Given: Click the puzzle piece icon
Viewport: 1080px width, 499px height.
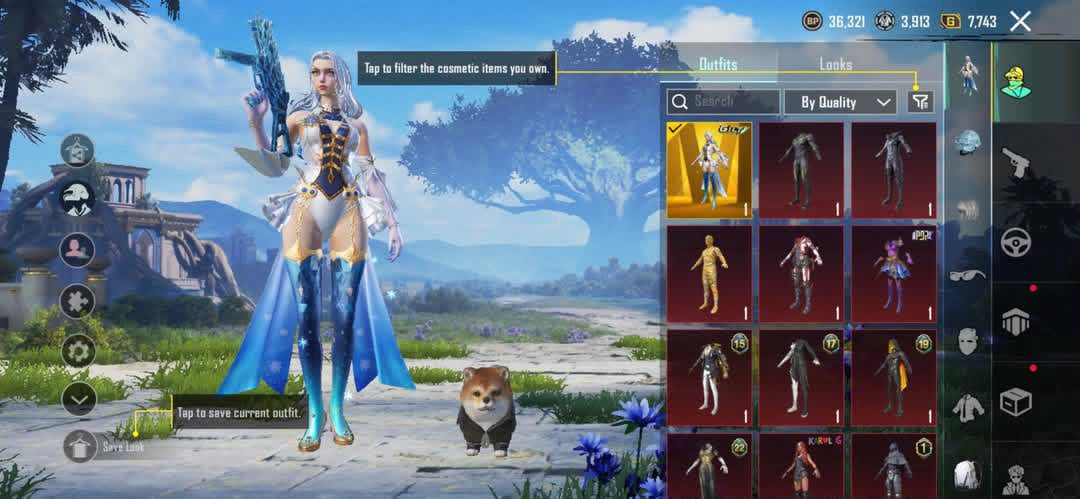Looking at the screenshot, I should click(78, 300).
